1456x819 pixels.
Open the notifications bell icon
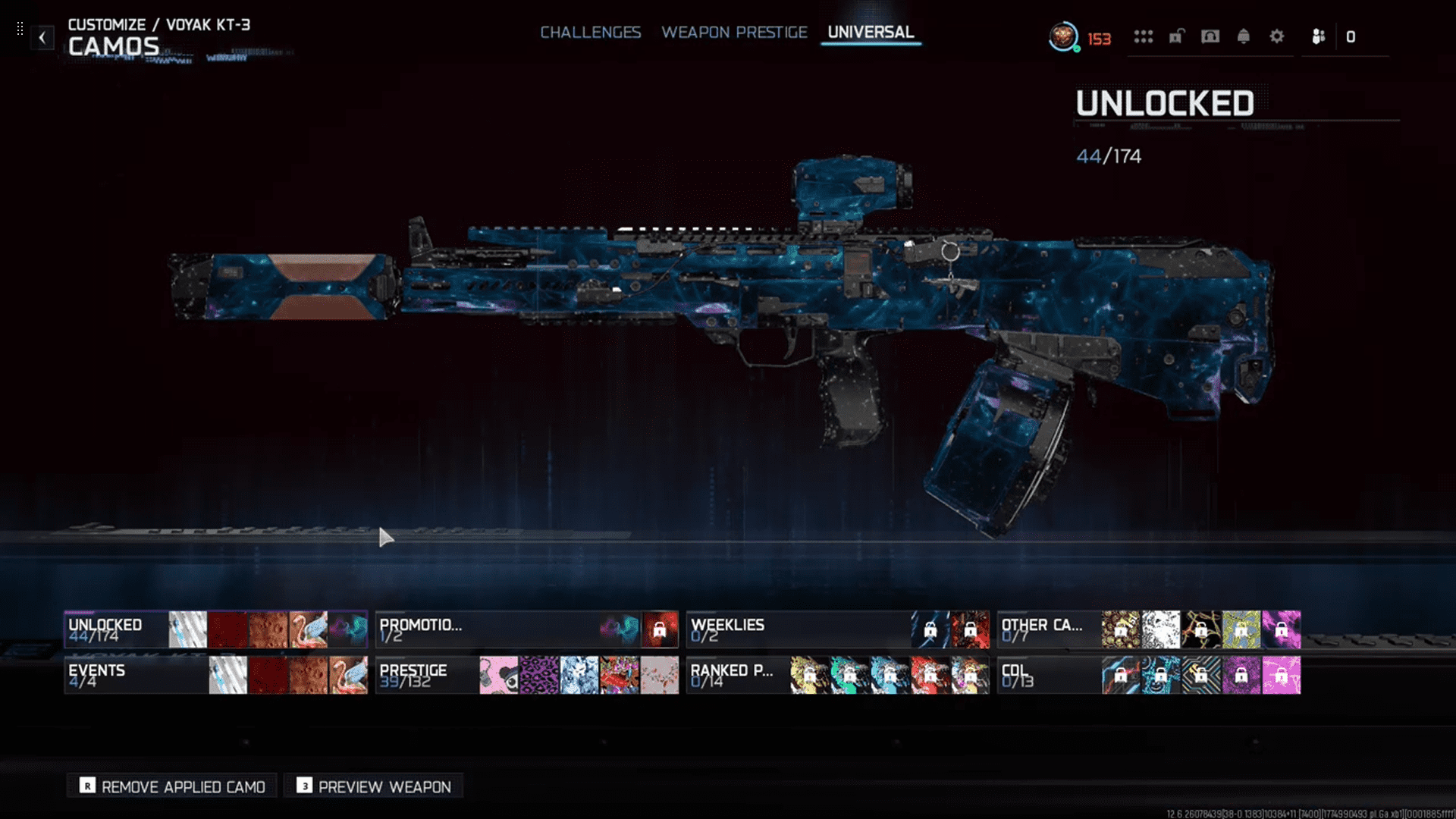[1244, 36]
